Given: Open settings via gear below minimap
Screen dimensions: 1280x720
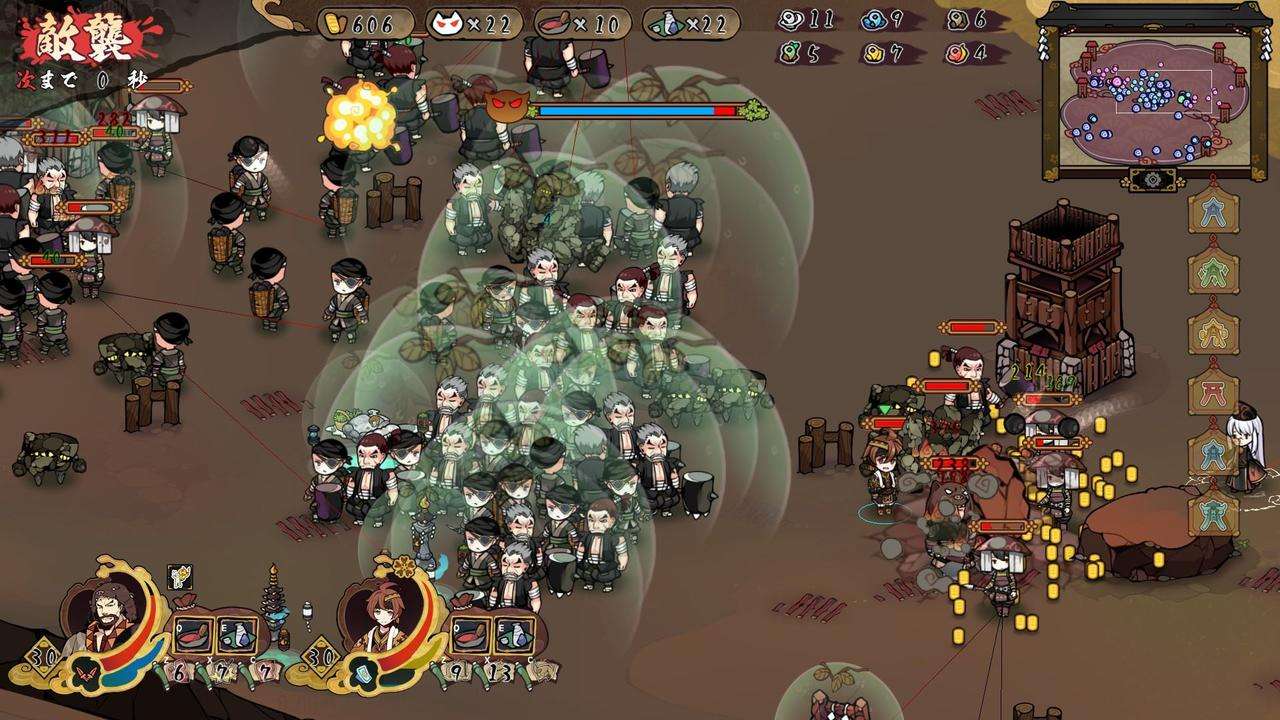Looking at the screenshot, I should [x=1153, y=179].
